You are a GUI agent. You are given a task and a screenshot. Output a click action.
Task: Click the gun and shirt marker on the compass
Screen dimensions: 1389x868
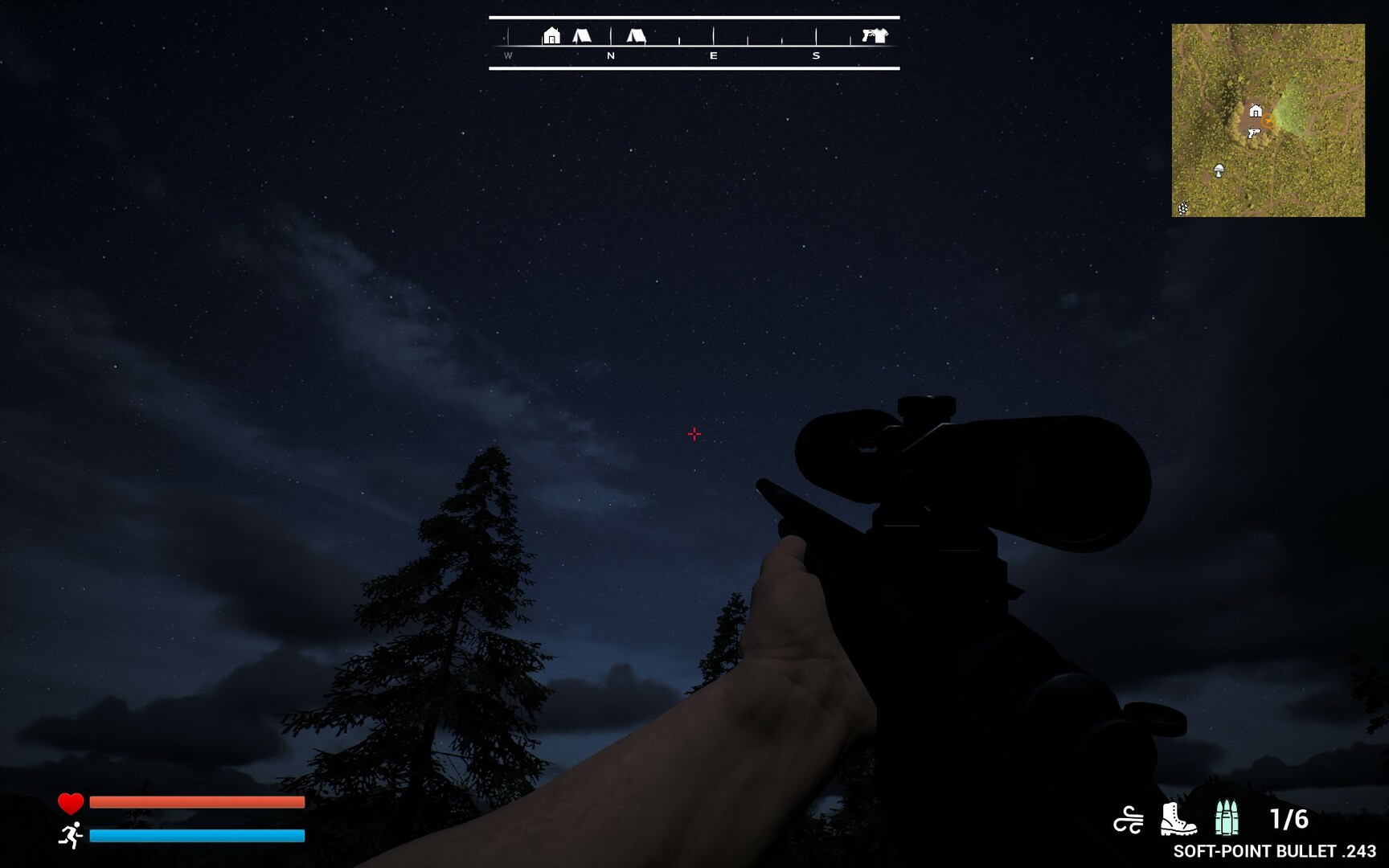coord(875,35)
